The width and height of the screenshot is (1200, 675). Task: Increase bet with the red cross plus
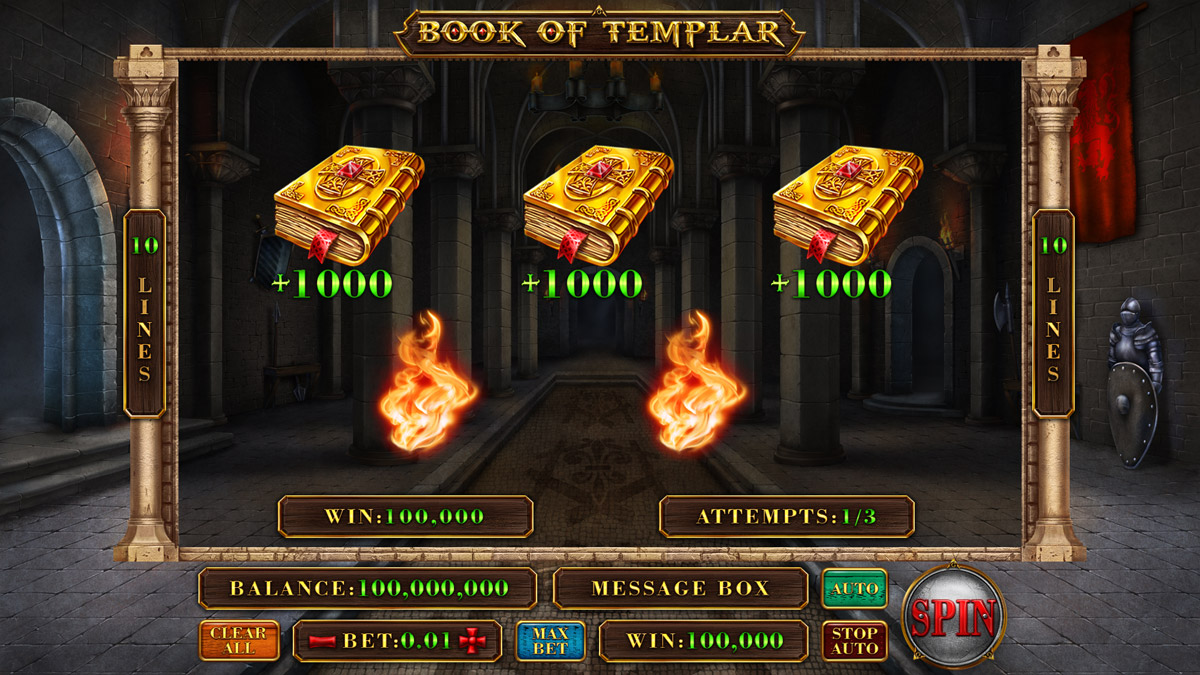(x=471, y=642)
